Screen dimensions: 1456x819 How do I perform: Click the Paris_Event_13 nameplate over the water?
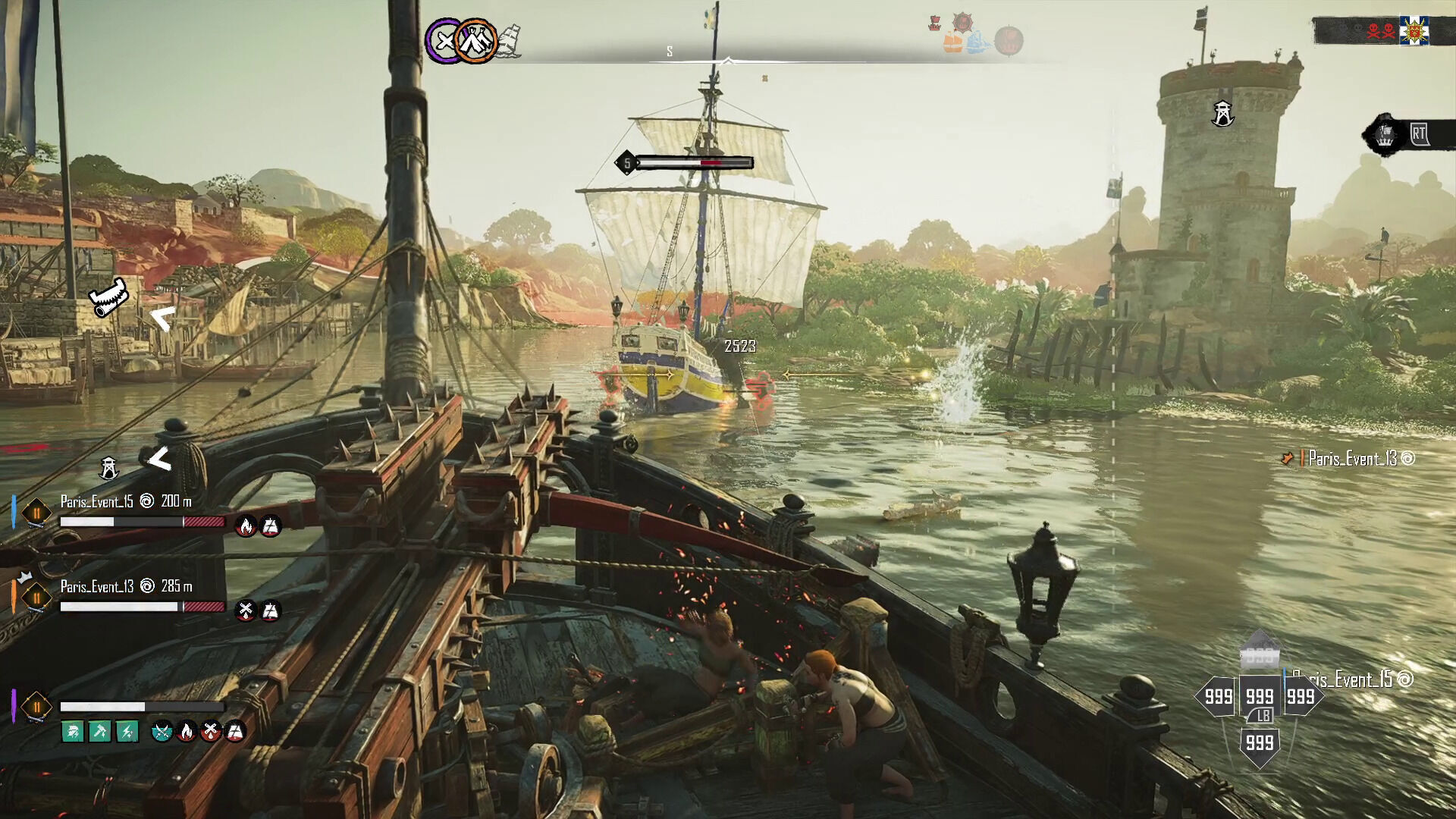coord(1352,459)
